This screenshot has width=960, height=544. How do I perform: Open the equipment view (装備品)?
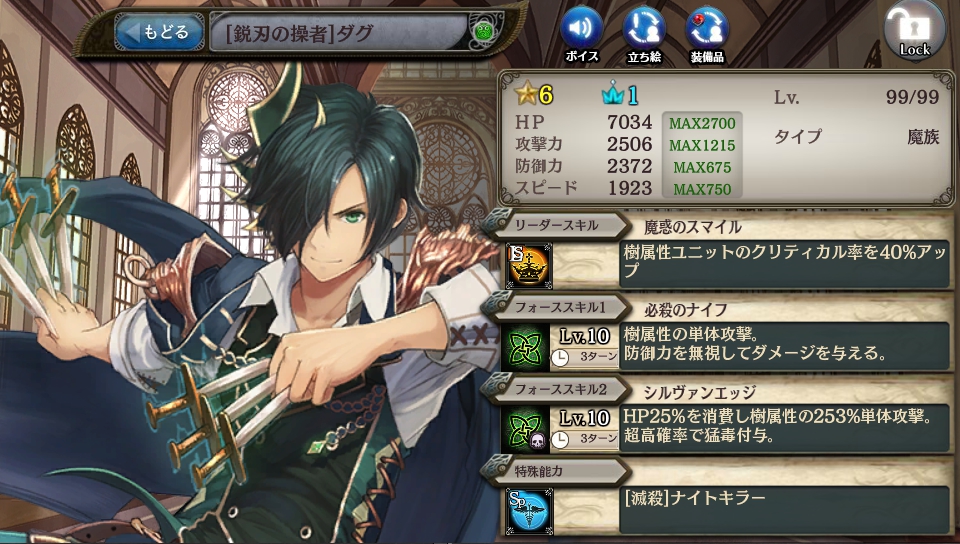tap(707, 27)
